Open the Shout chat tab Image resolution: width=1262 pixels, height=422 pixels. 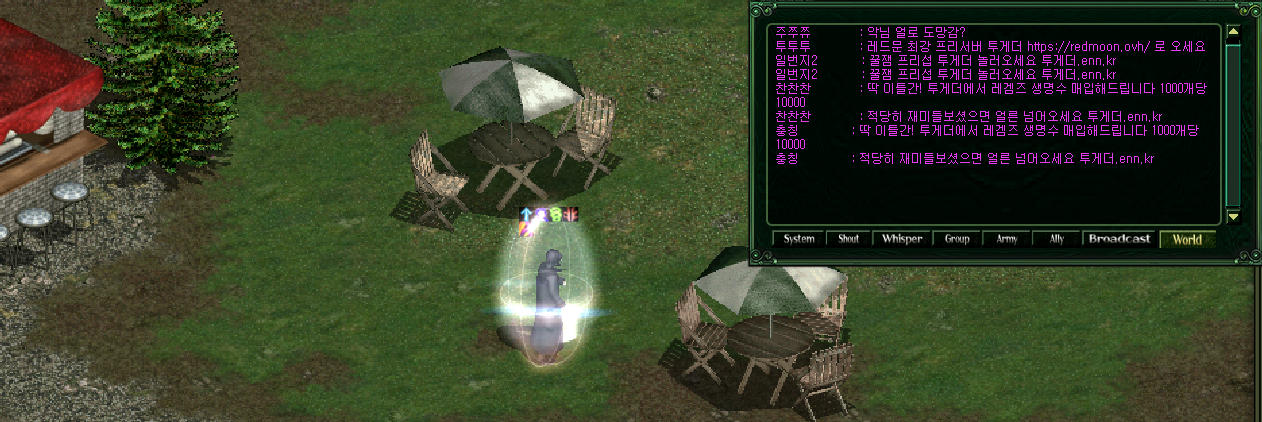point(848,240)
